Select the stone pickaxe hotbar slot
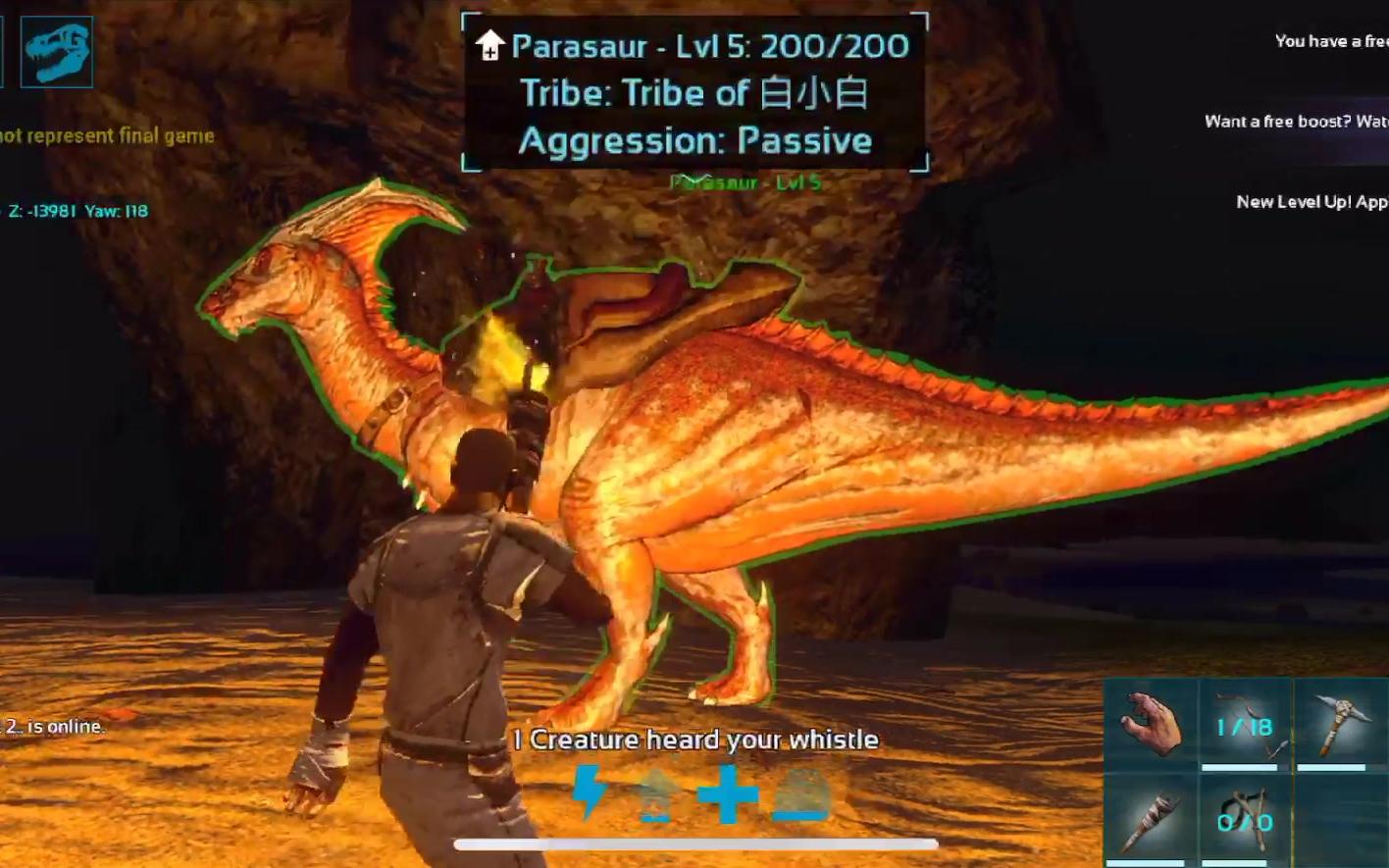The image size is (1389, 868). (1340, 725)
